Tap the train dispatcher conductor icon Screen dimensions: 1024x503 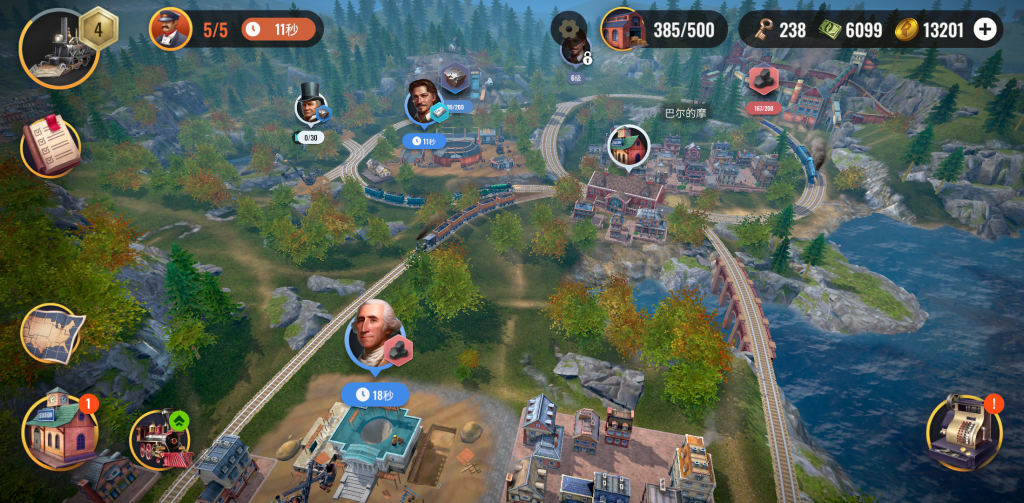pos(171,28)
